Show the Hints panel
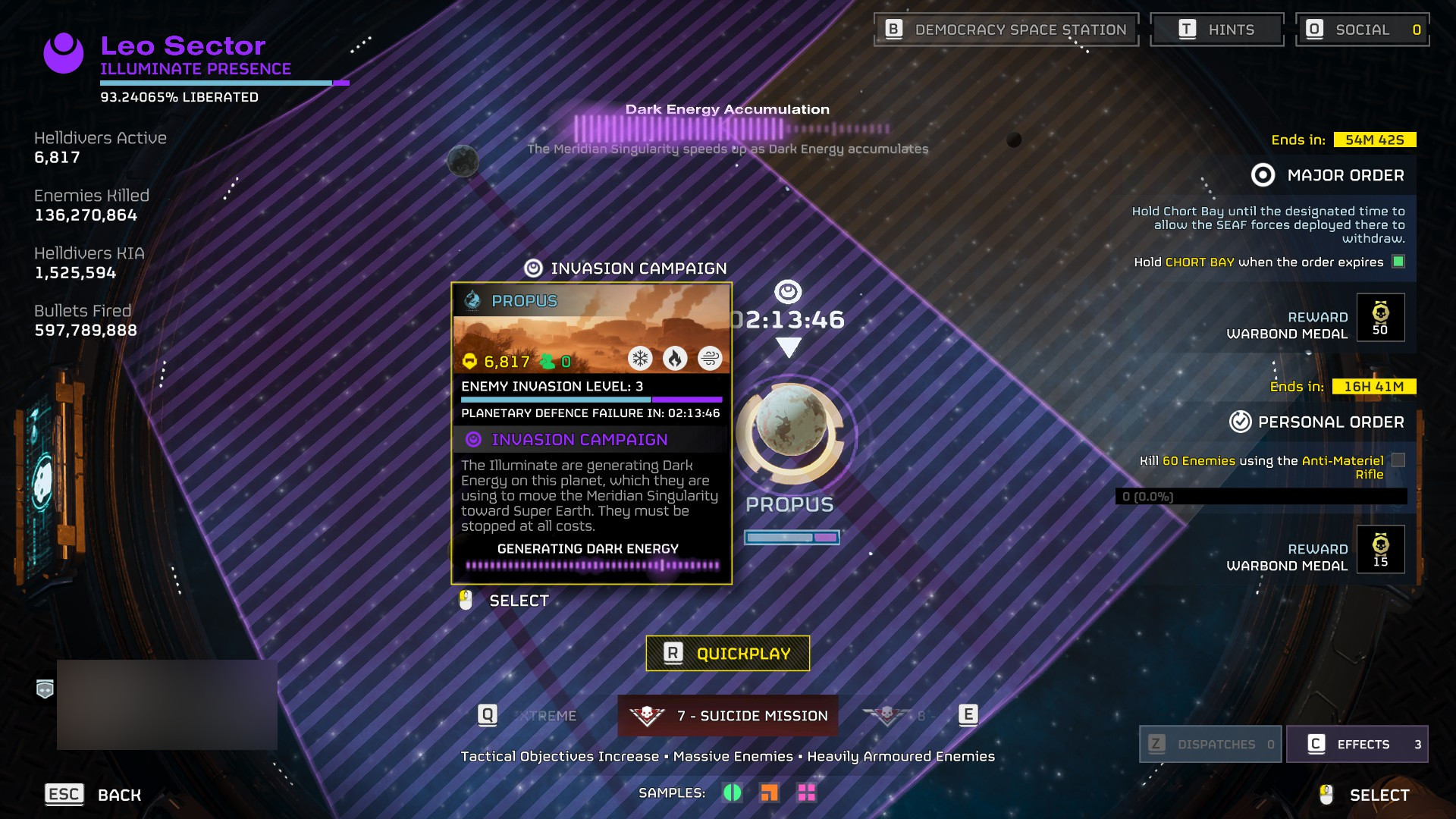The image size is (1456, 819). 1216,30
